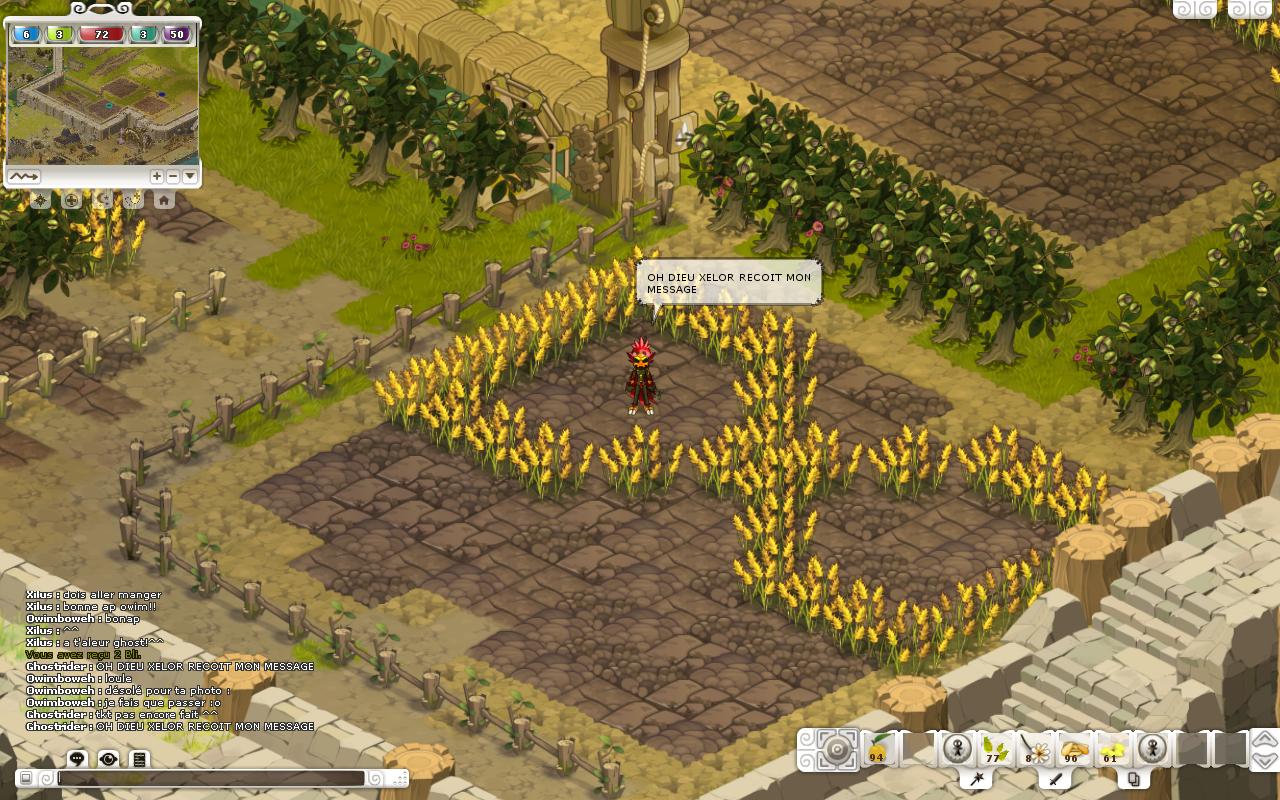Viewport: 1280px width, 800px height.
Task: Open the list icon above the chat input
Action: (139, 758)
